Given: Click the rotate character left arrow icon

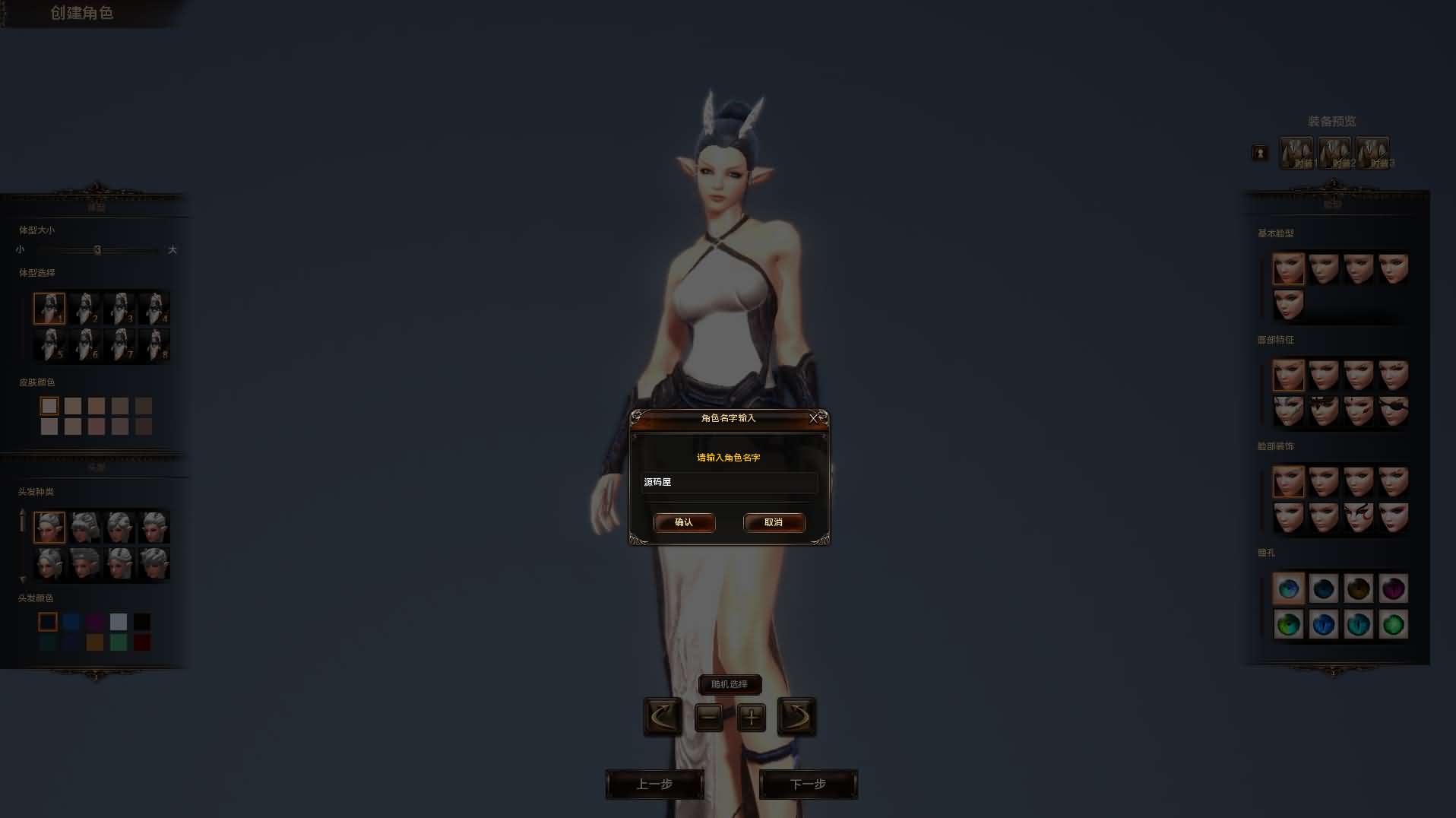Looking at the screenshot, I should tap(661, 717).
